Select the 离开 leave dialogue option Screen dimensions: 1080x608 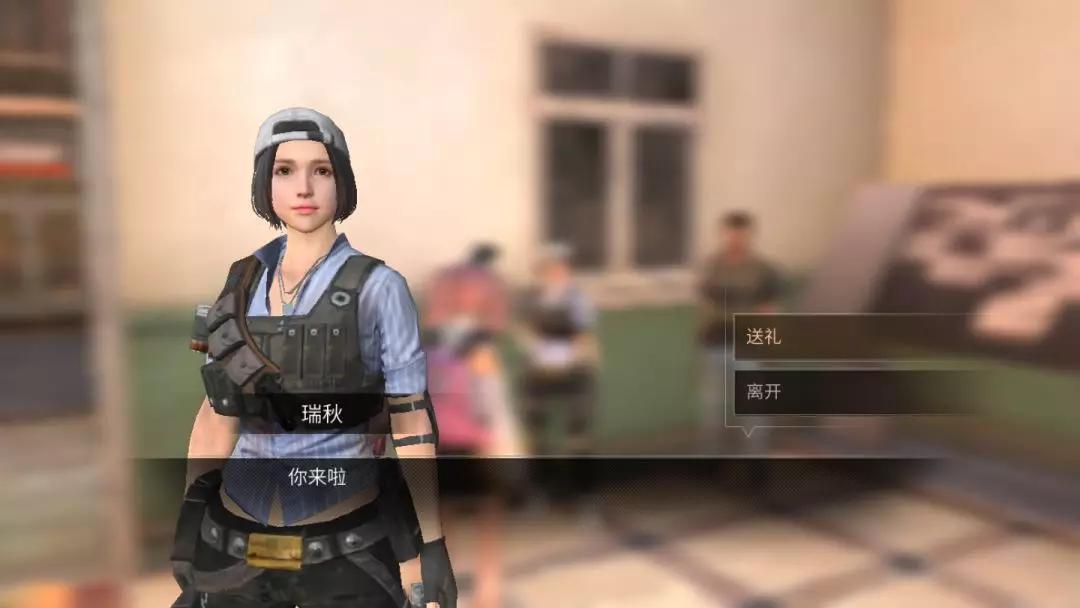(x=850, y=392)
